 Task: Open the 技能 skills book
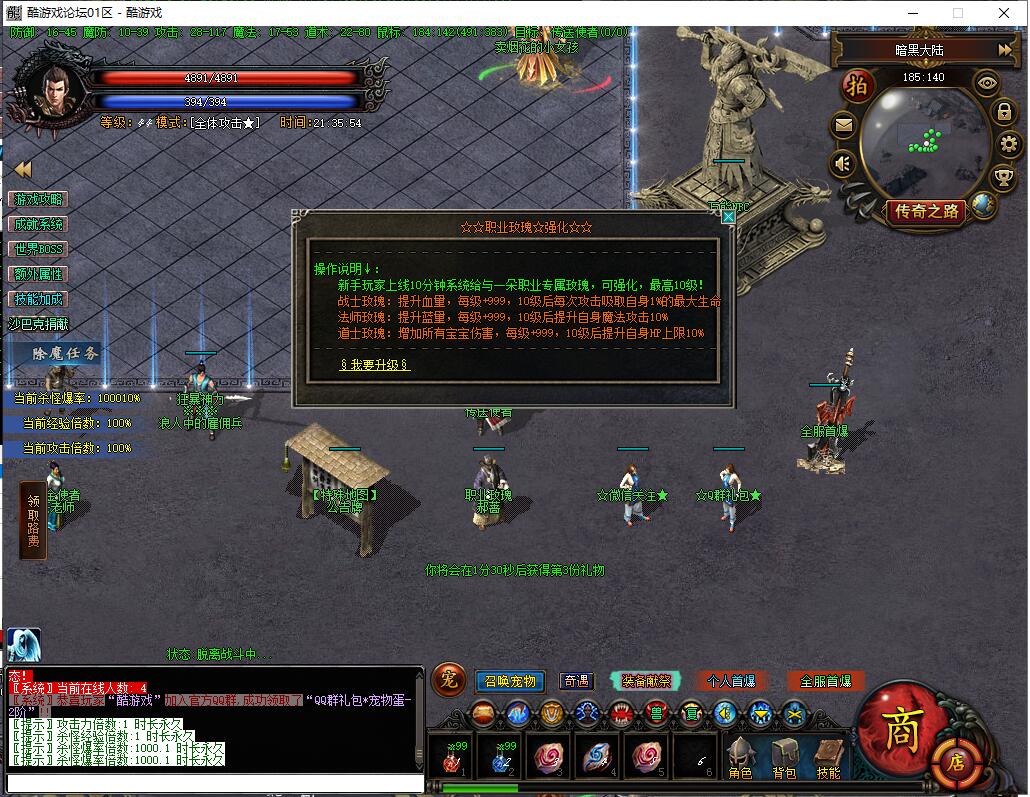point(828,759)
